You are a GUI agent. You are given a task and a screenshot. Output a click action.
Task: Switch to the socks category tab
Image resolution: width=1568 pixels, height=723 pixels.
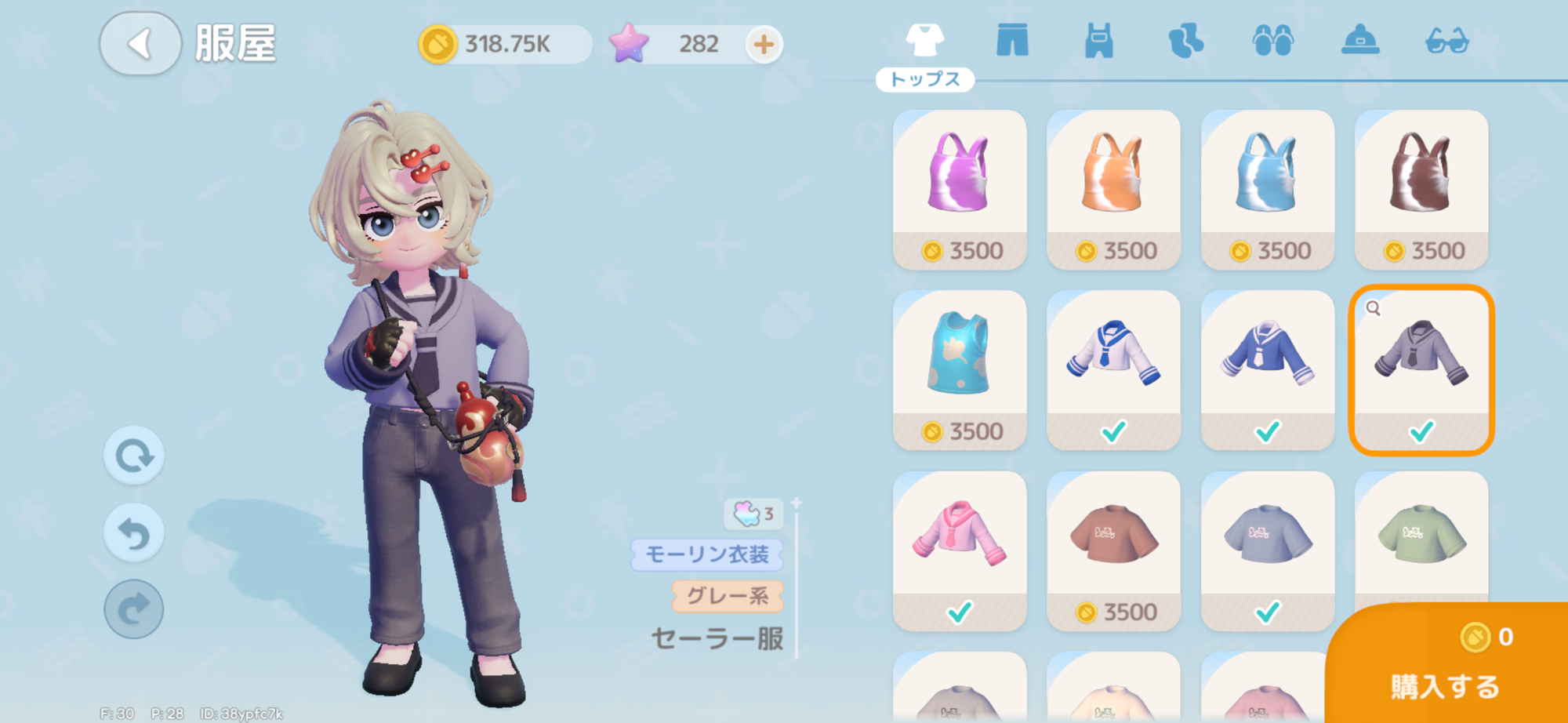click(1185, 40)
